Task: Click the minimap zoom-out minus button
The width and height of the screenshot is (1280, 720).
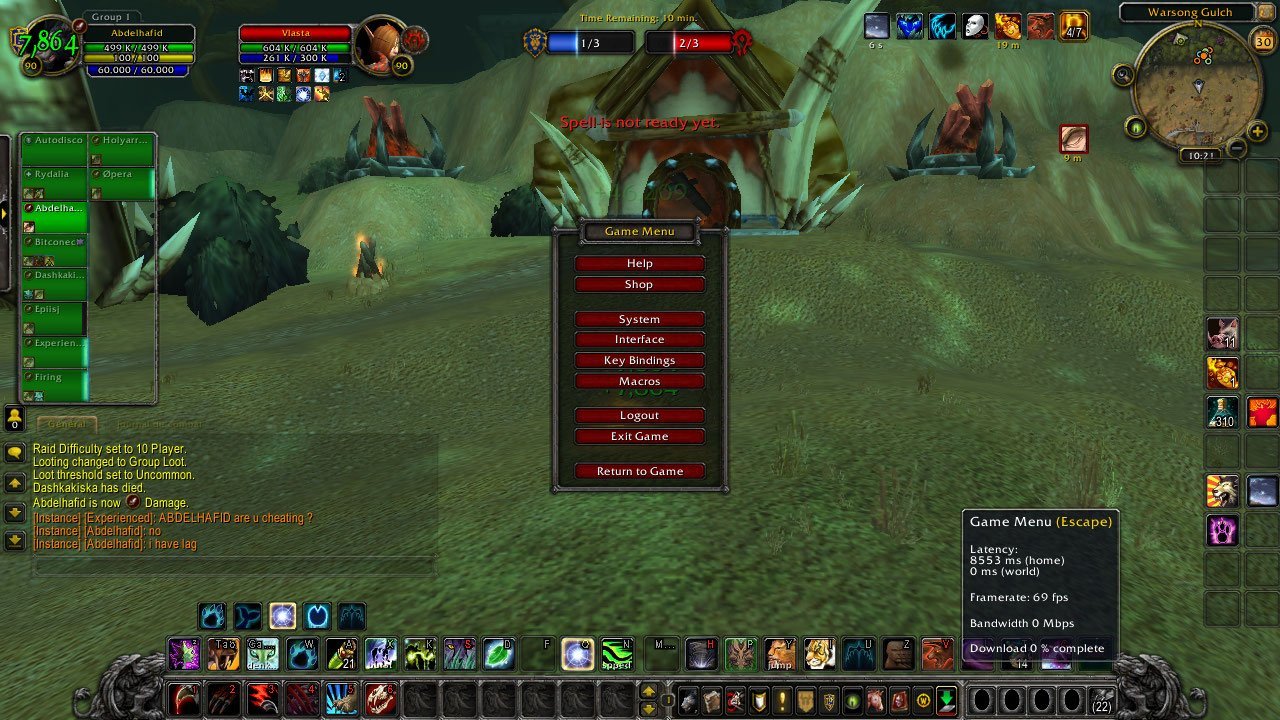Action: pos(1236,148)
